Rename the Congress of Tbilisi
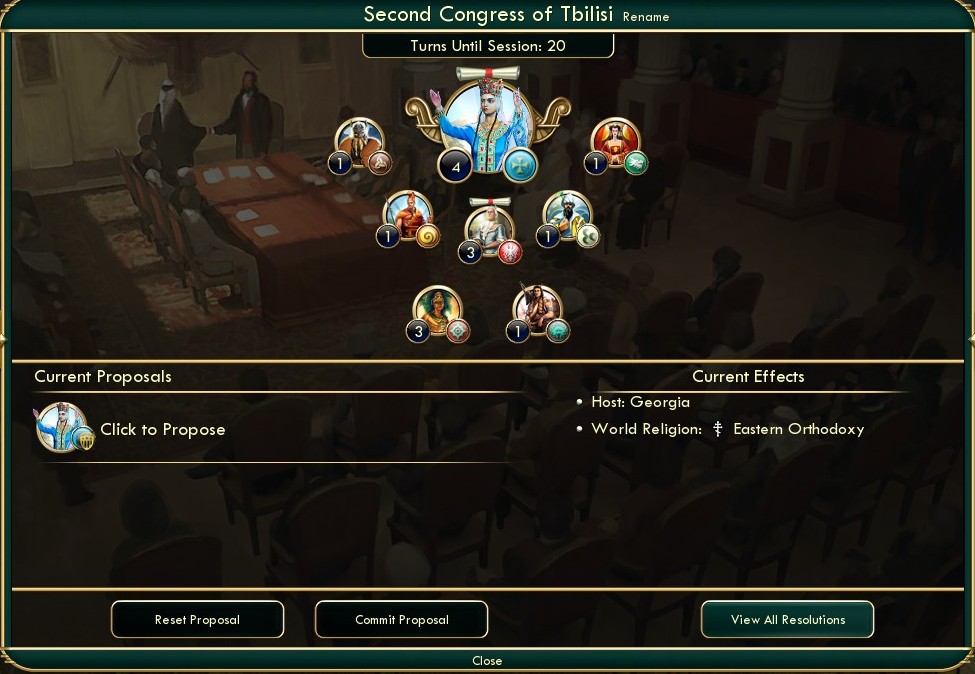The width and height of the screenshot is (975, 674). click(x=646, y=17)
